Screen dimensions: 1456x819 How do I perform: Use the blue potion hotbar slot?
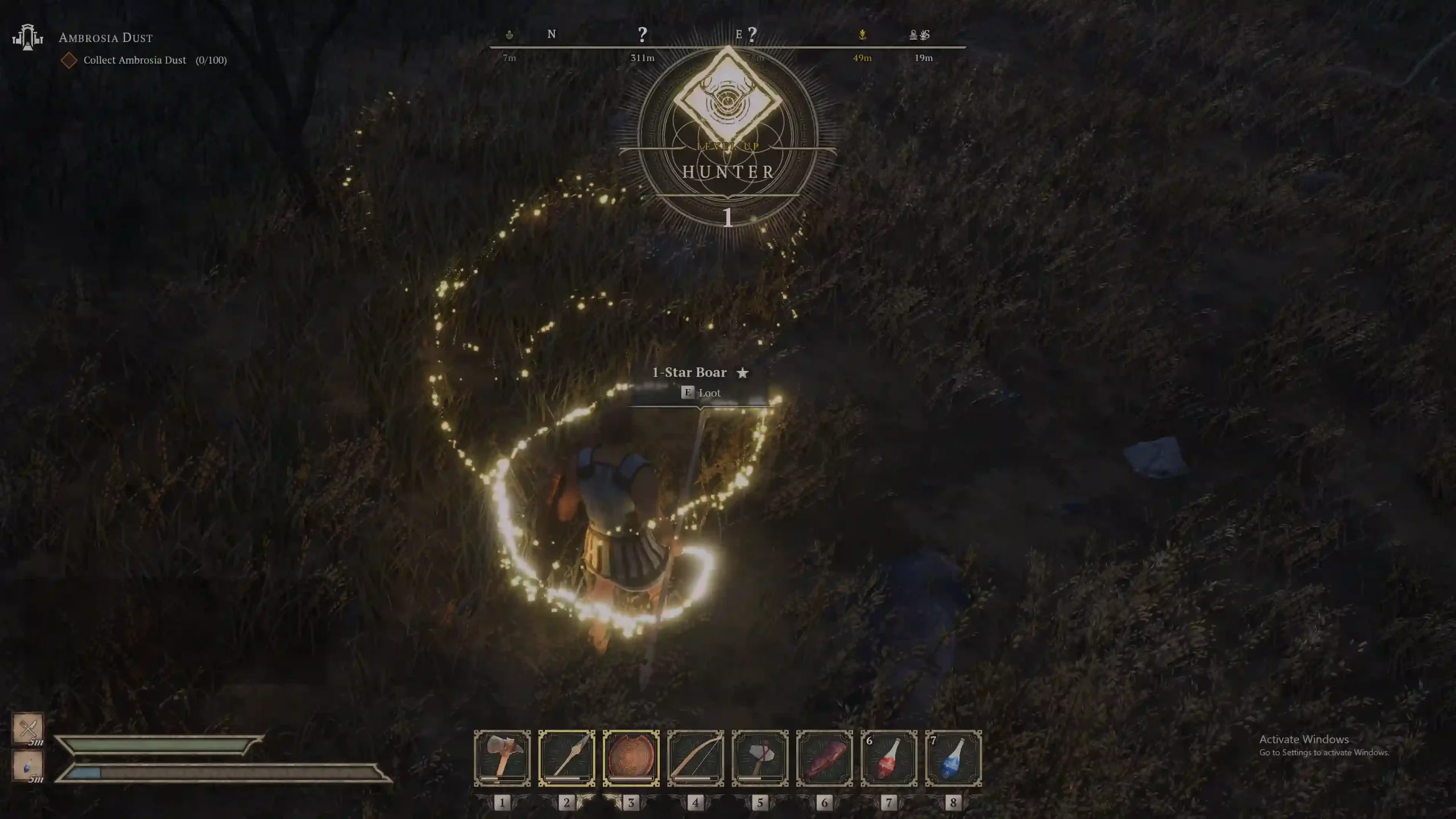click(x=953, y=758)
